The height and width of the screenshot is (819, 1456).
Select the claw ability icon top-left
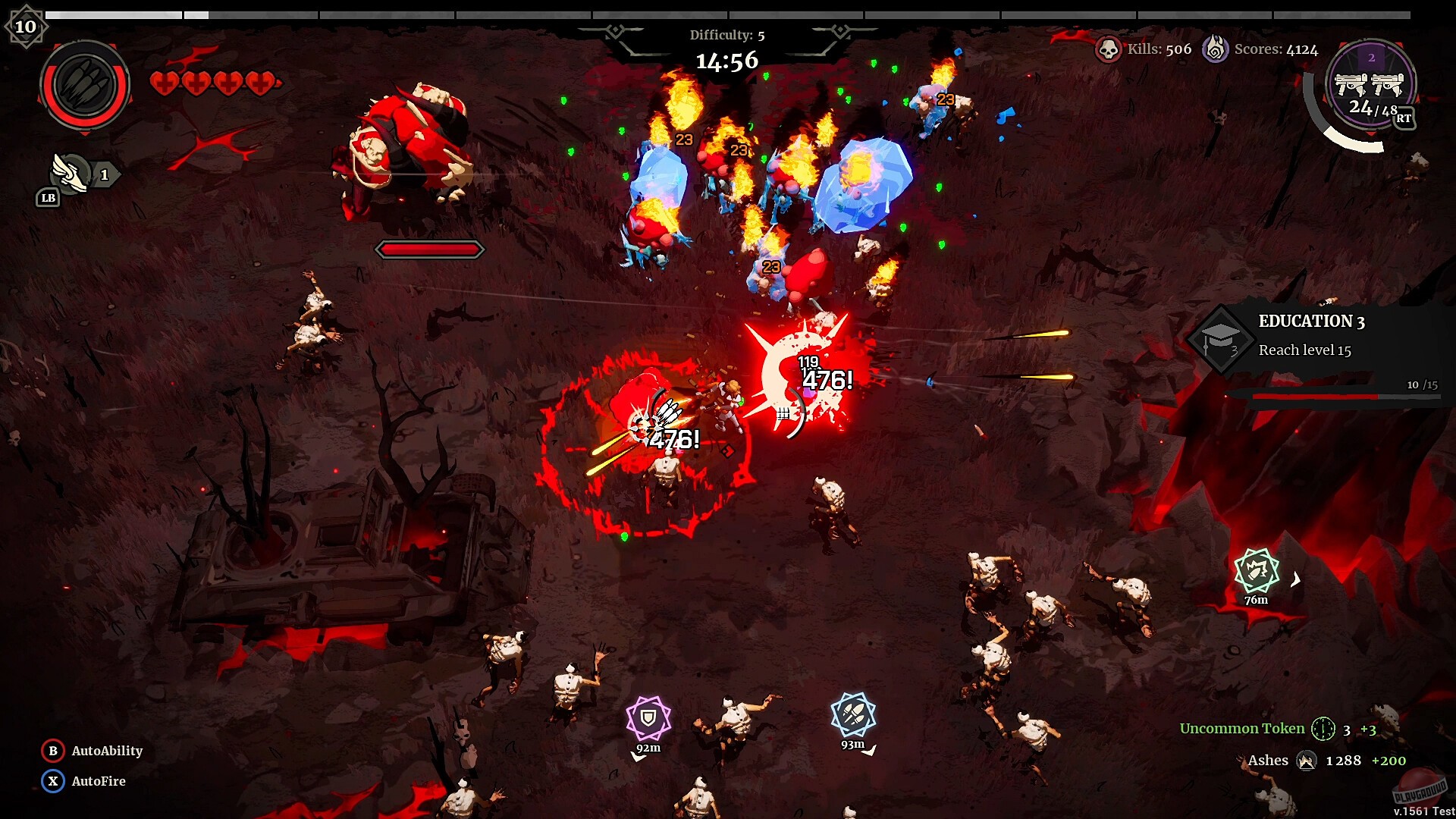[x=84, y=84]
